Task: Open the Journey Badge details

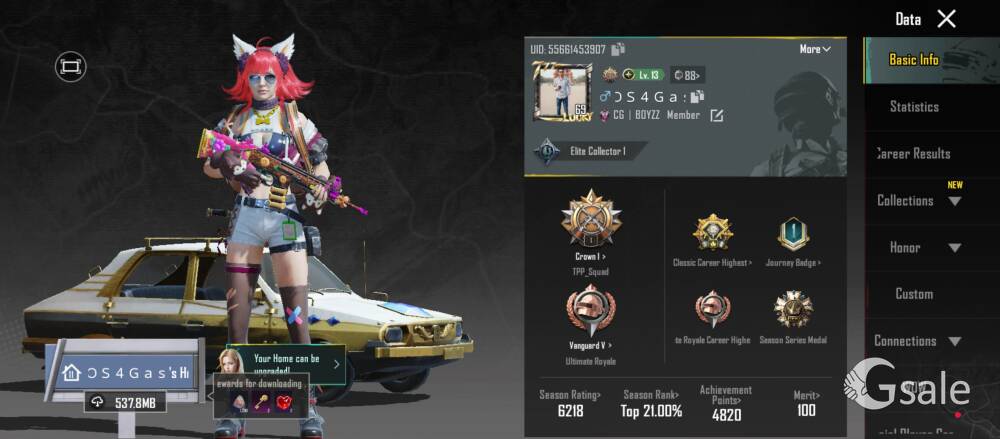Action: pos(792,235)
